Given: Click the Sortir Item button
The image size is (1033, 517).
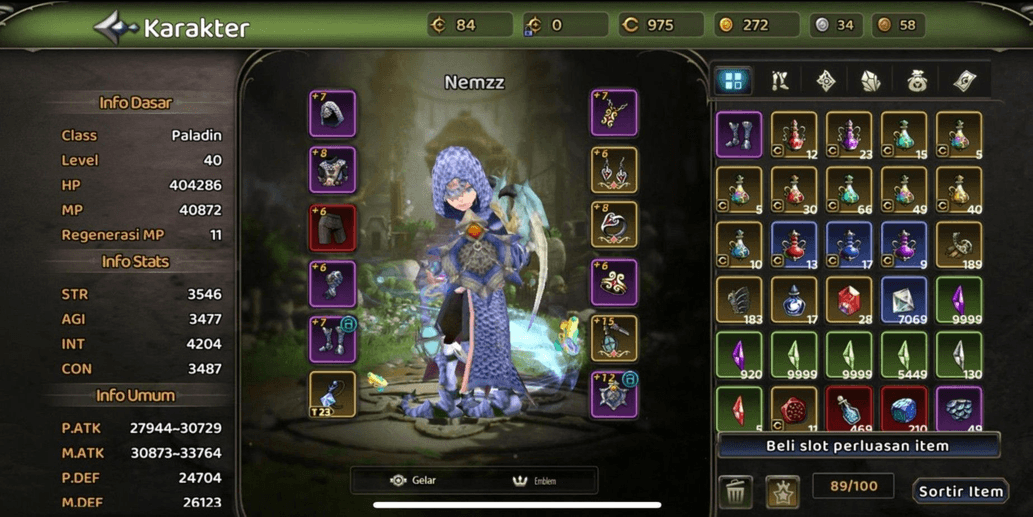Looking at the screenshot, I should 960,490.
